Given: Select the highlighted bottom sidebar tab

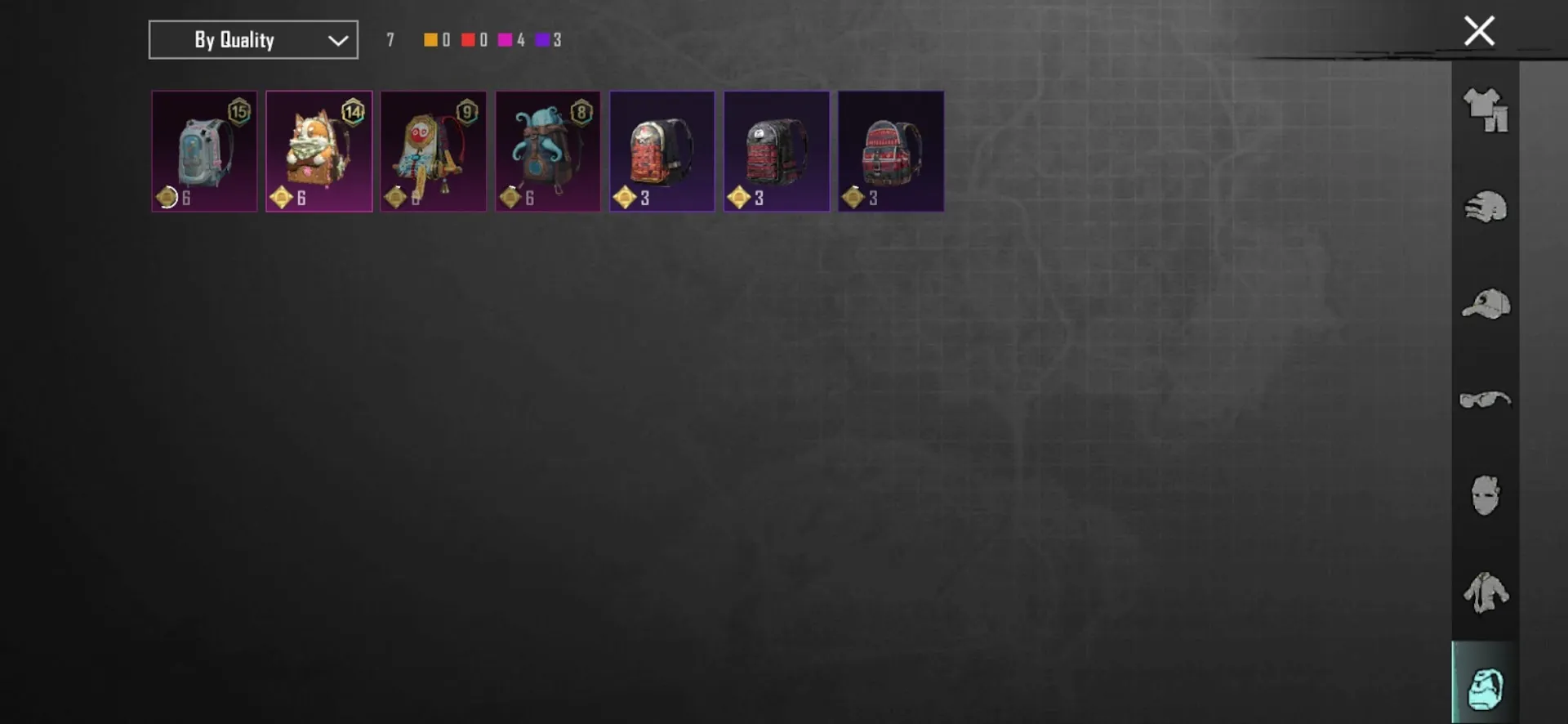Looking at the screenshot, I should 1486,690.
